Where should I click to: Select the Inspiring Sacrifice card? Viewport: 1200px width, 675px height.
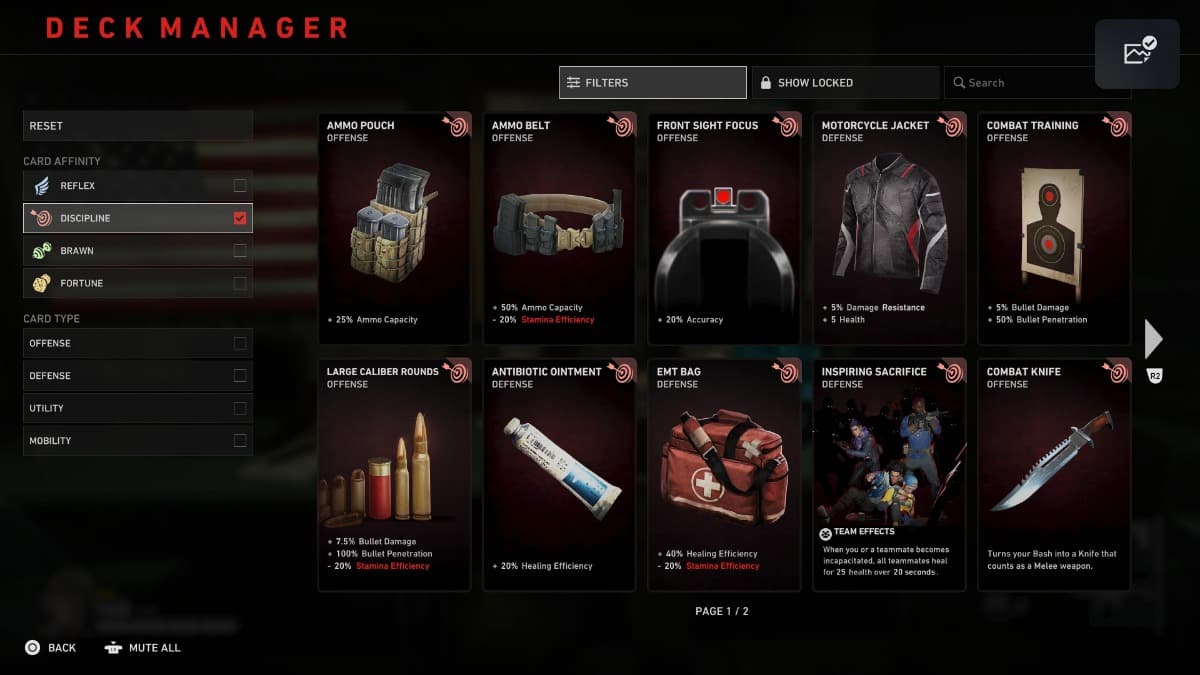click(x=889, y=474)
